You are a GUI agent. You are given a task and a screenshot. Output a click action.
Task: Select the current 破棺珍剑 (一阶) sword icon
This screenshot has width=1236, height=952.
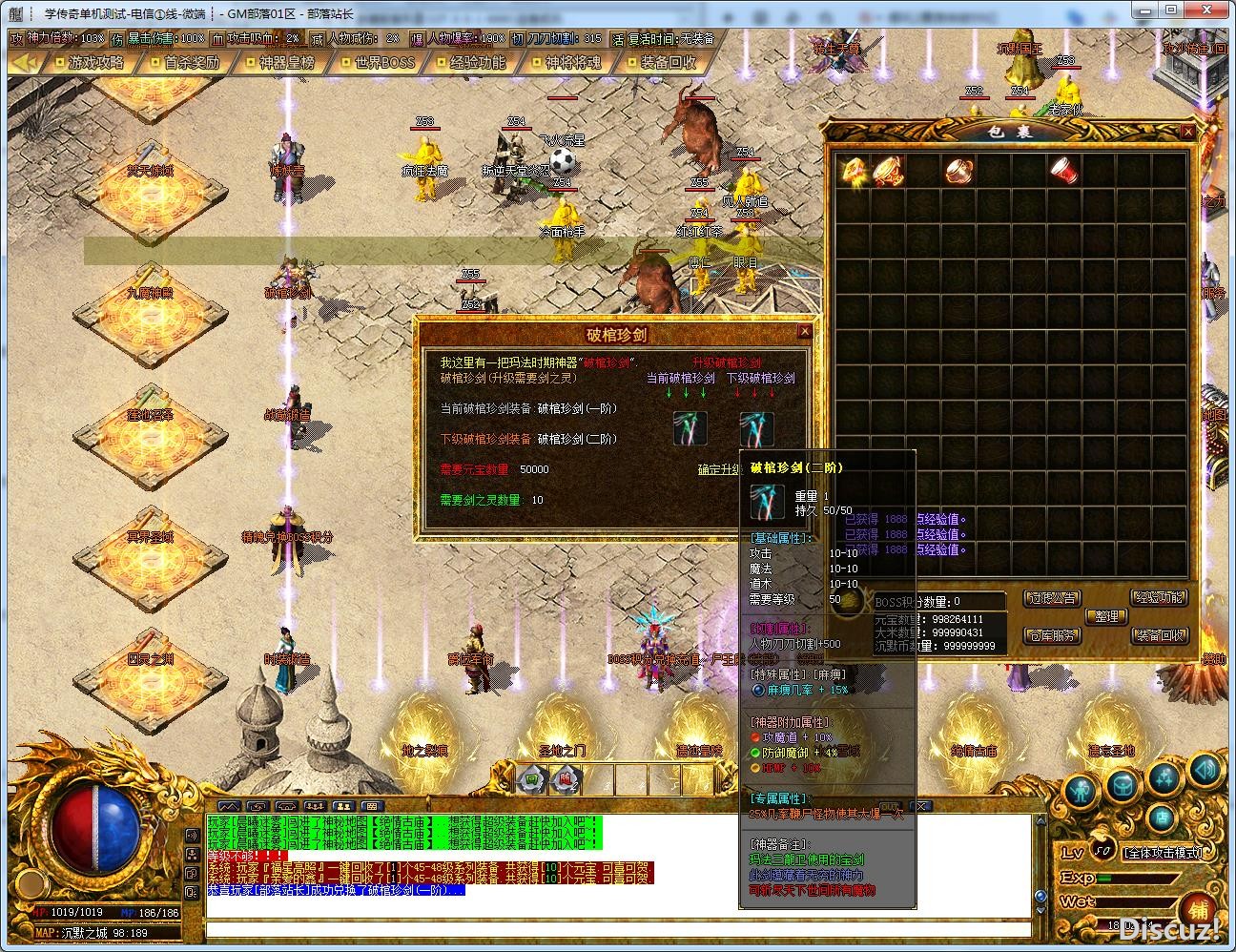(x=690, y=427)
